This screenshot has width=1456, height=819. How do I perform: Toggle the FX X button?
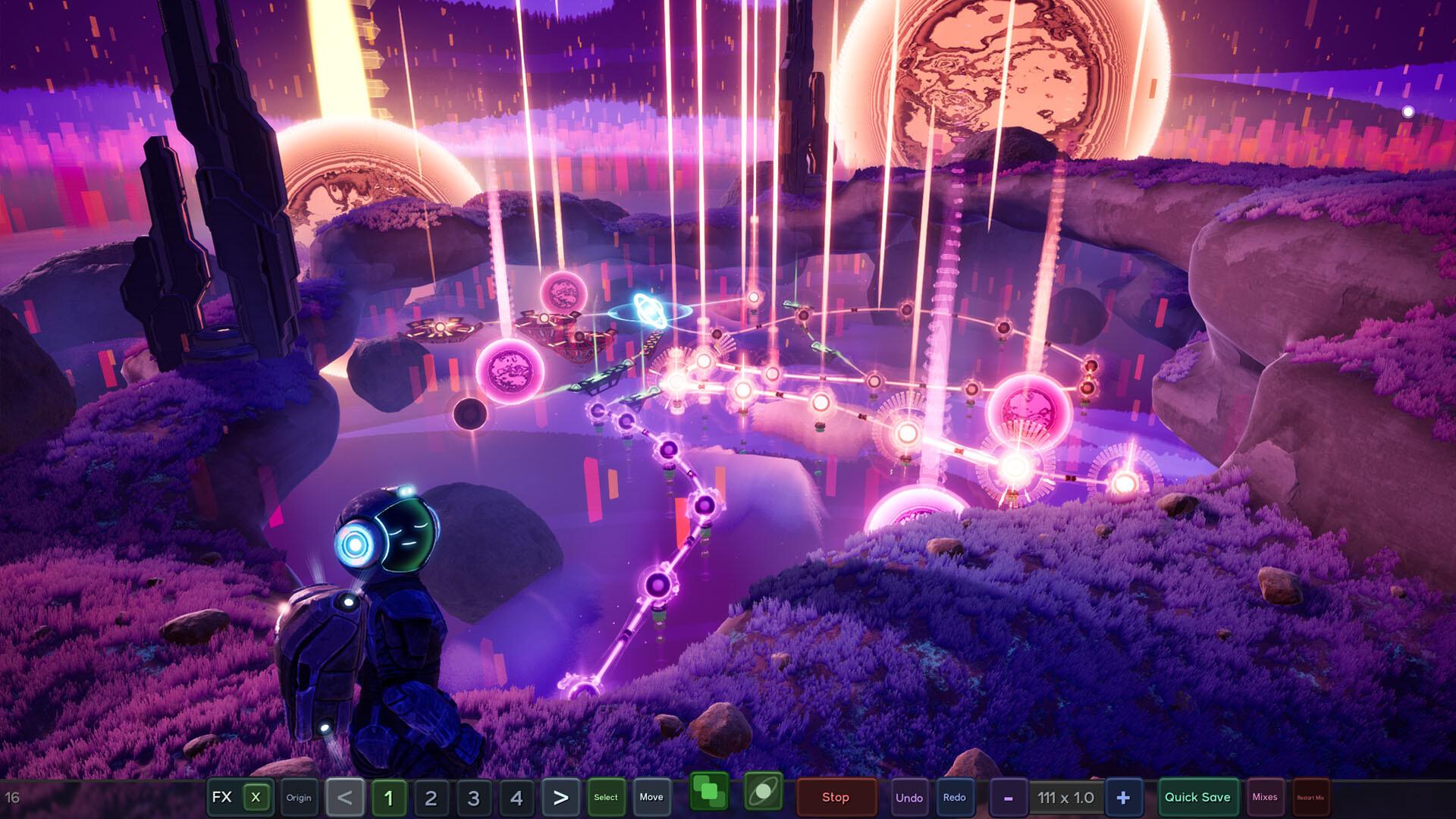pos(256,797)
